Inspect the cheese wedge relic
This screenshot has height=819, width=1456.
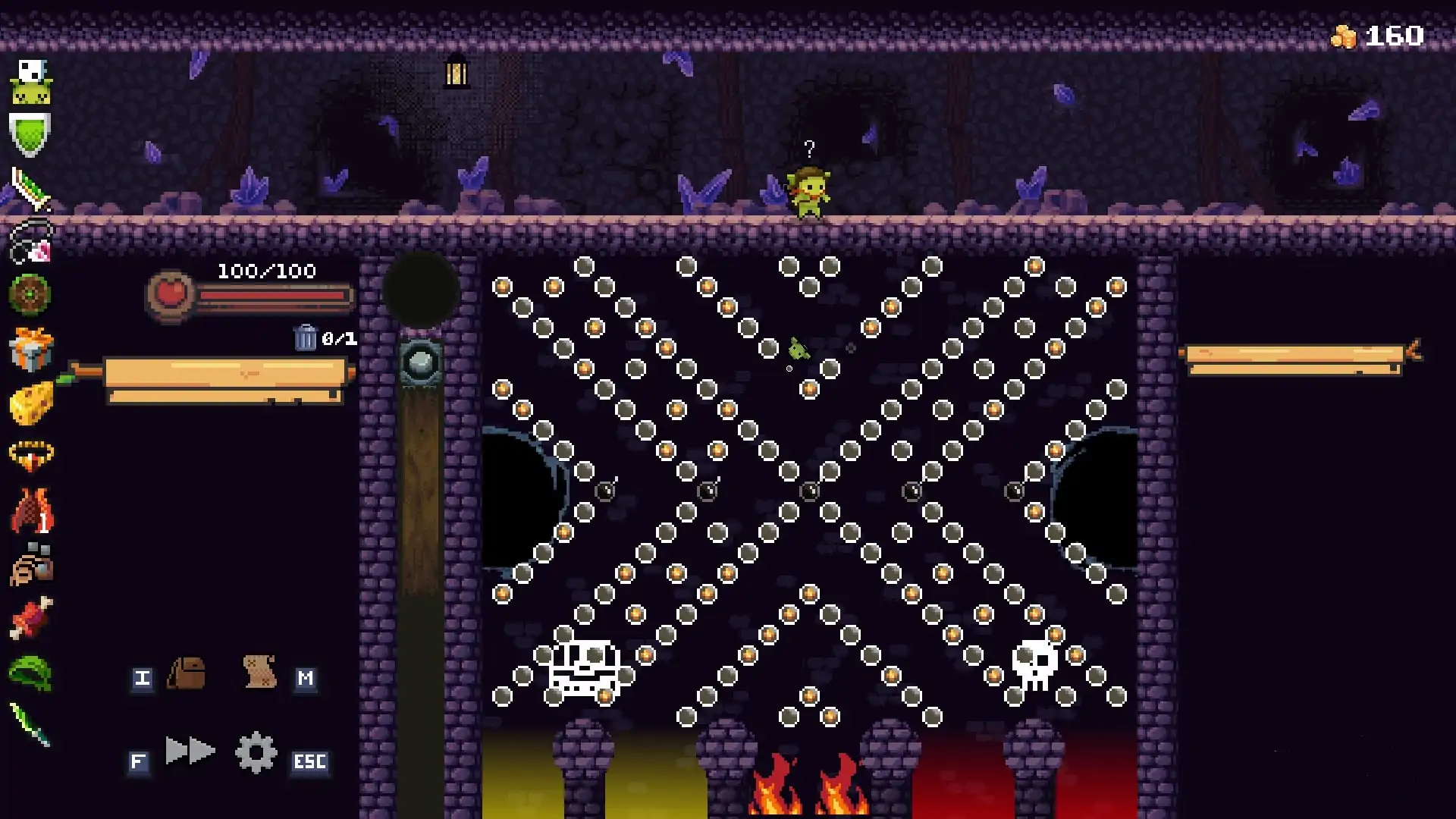32,403
